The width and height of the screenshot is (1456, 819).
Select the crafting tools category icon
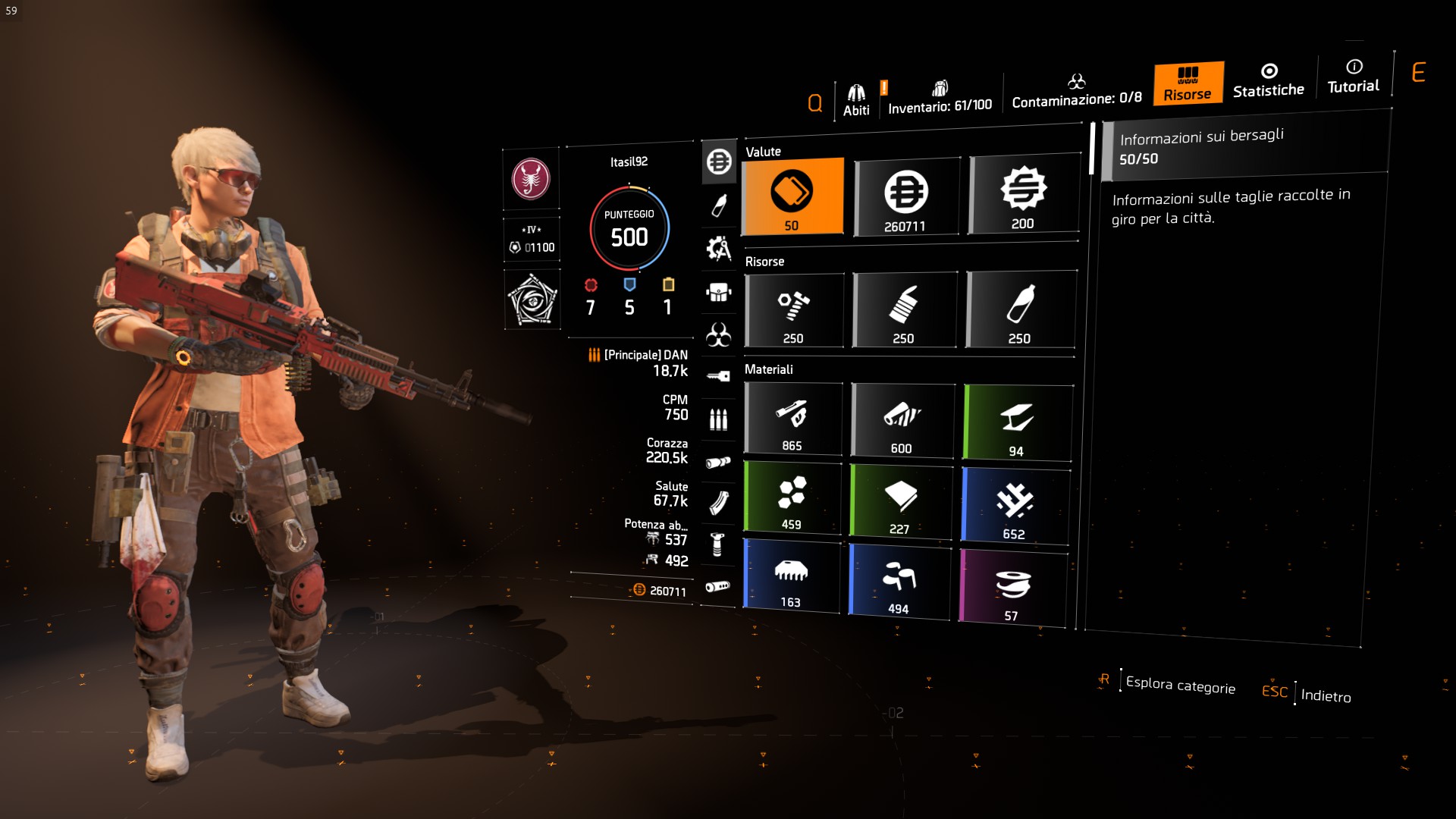click(x=719, y=246)
